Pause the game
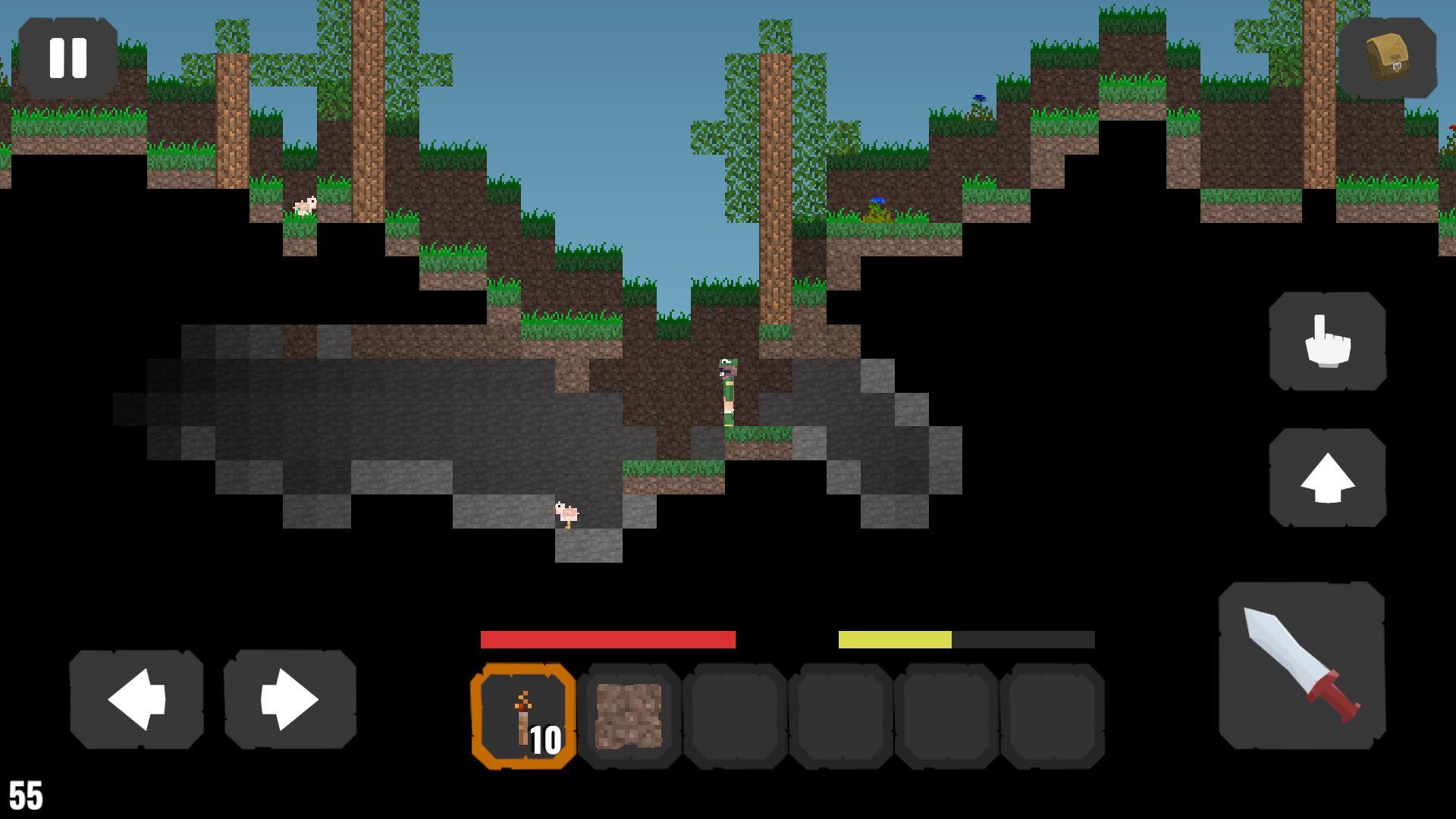The width and height of the screenshot is (1456, 819). [68, 57]
